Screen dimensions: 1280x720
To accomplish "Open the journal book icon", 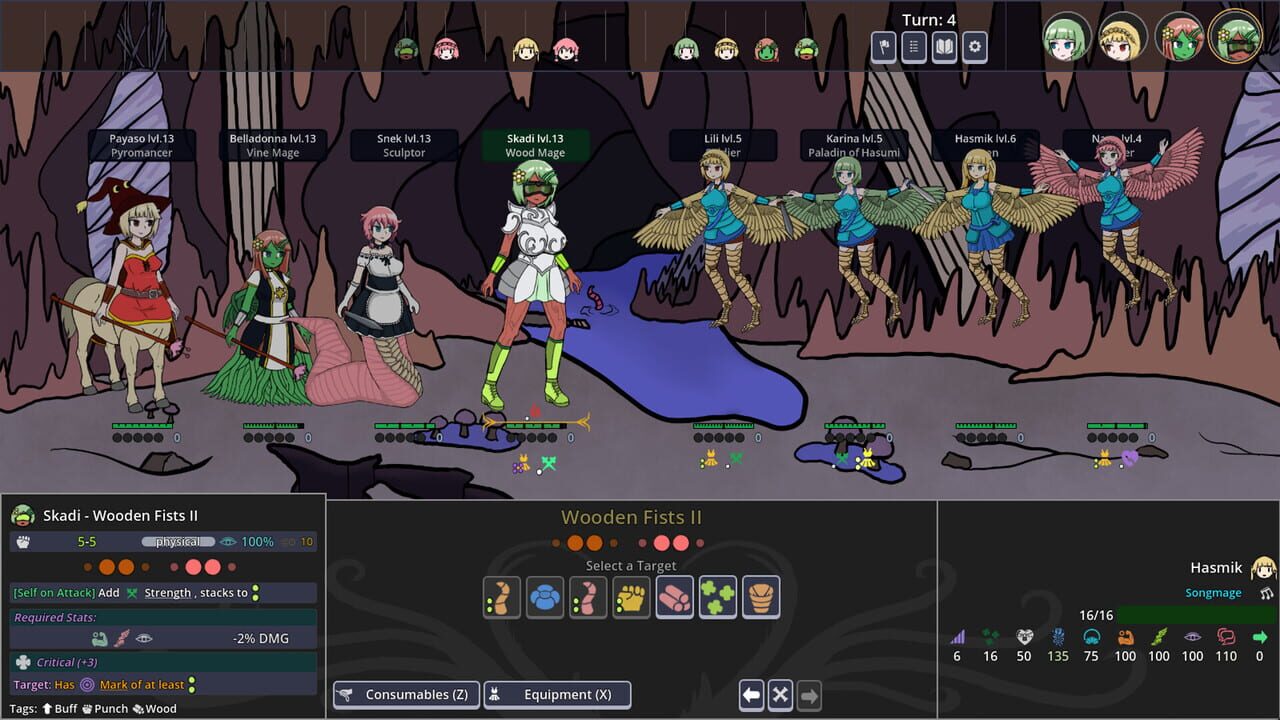I will [x=943, y=46].
